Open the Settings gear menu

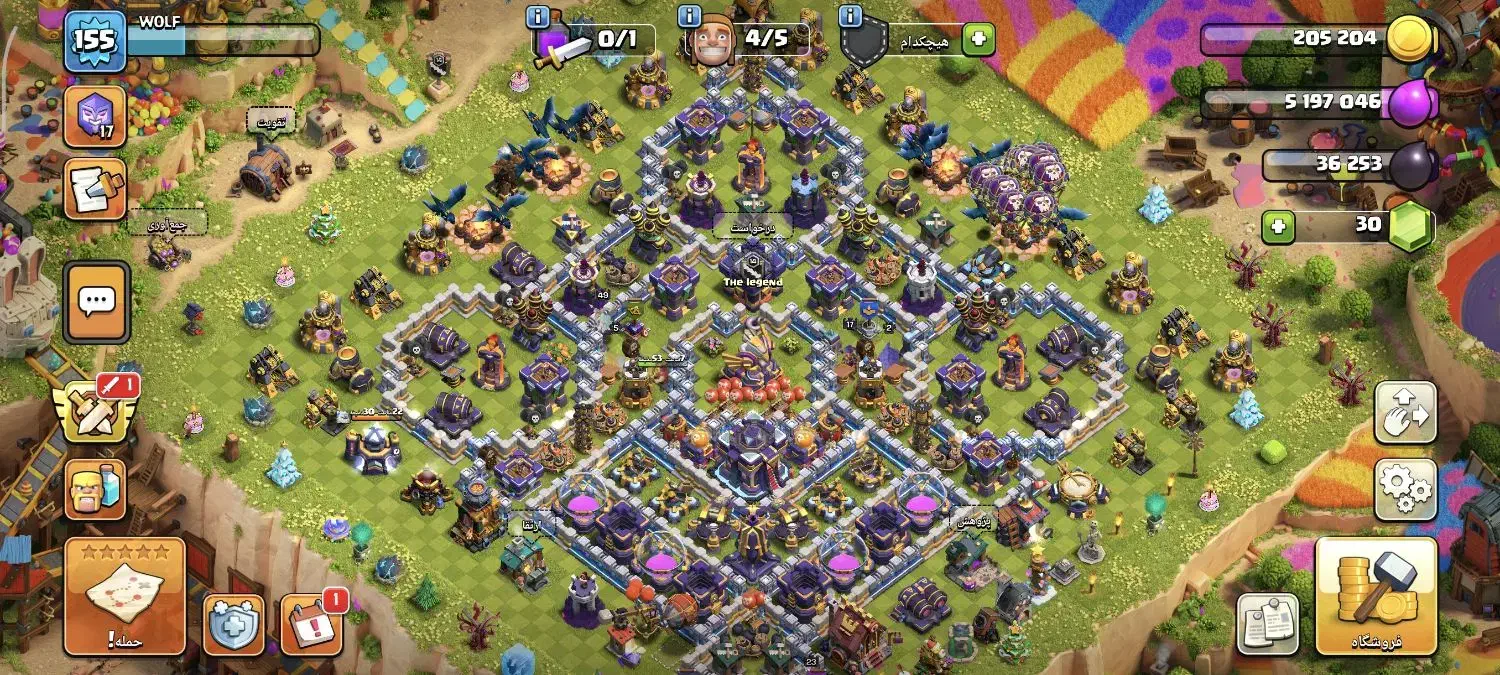(x=1406, y=490)
